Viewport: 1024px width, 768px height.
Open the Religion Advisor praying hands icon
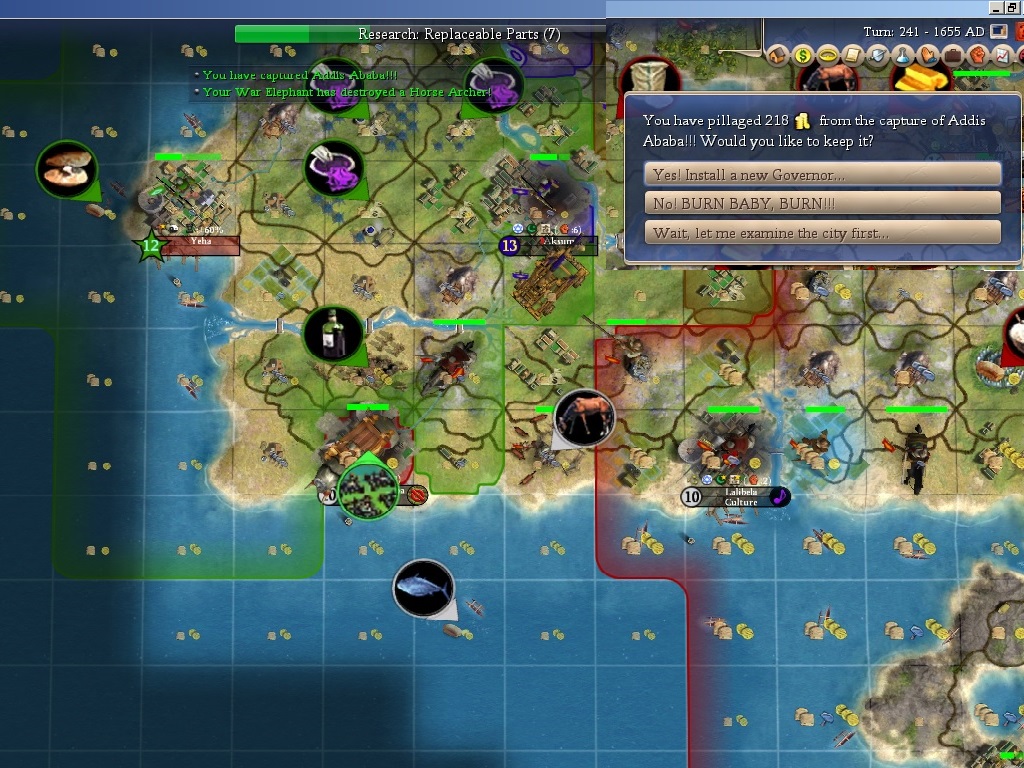(x=928, y=56)
